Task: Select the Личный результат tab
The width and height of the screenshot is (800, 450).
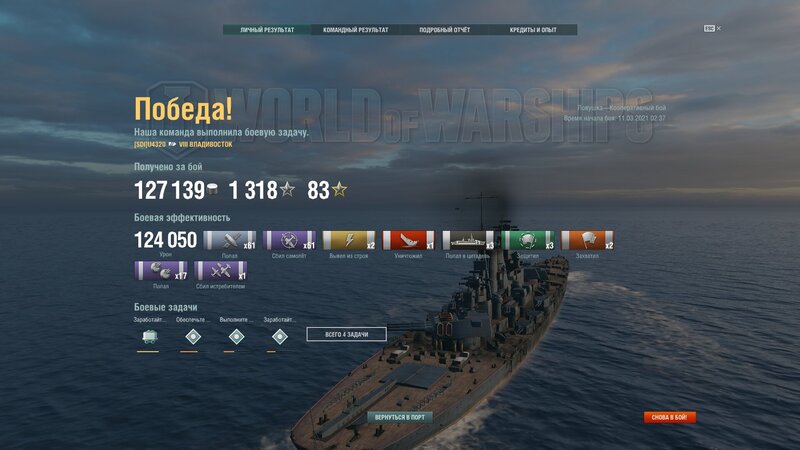Action: 267,30
